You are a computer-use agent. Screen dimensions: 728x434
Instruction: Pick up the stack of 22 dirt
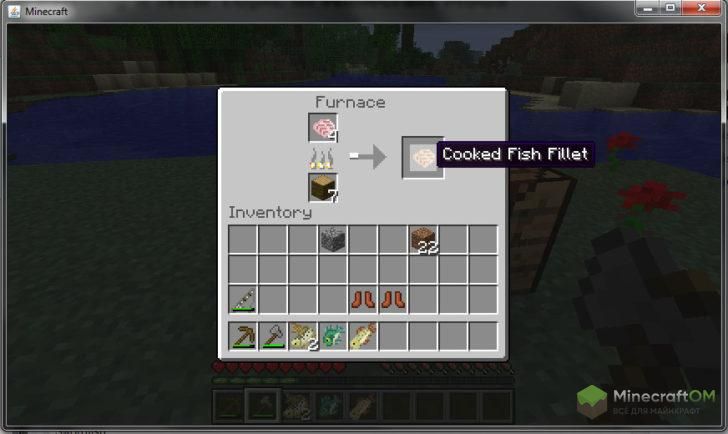coord(423,240)
